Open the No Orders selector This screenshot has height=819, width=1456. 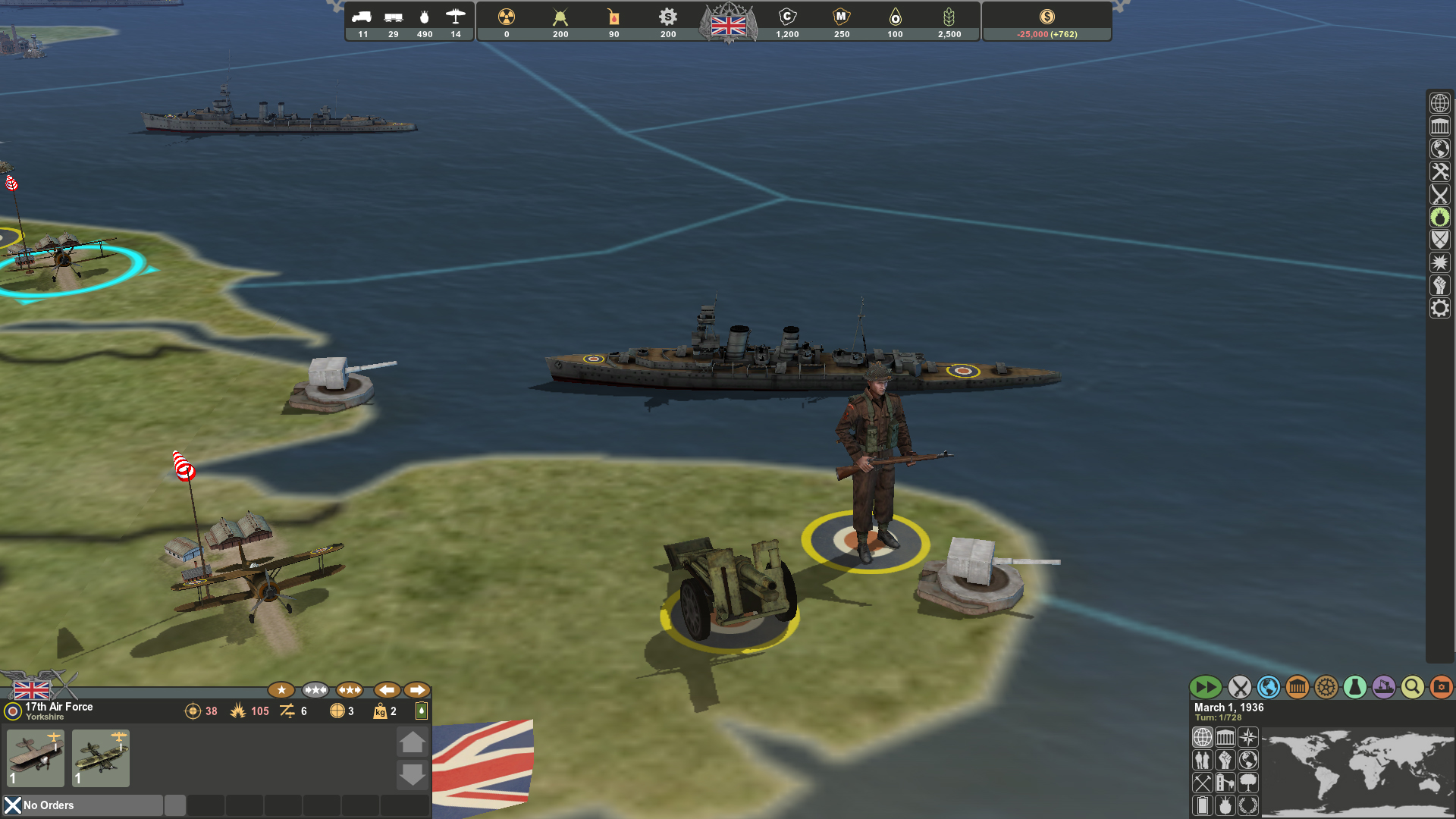coord(83,805)
